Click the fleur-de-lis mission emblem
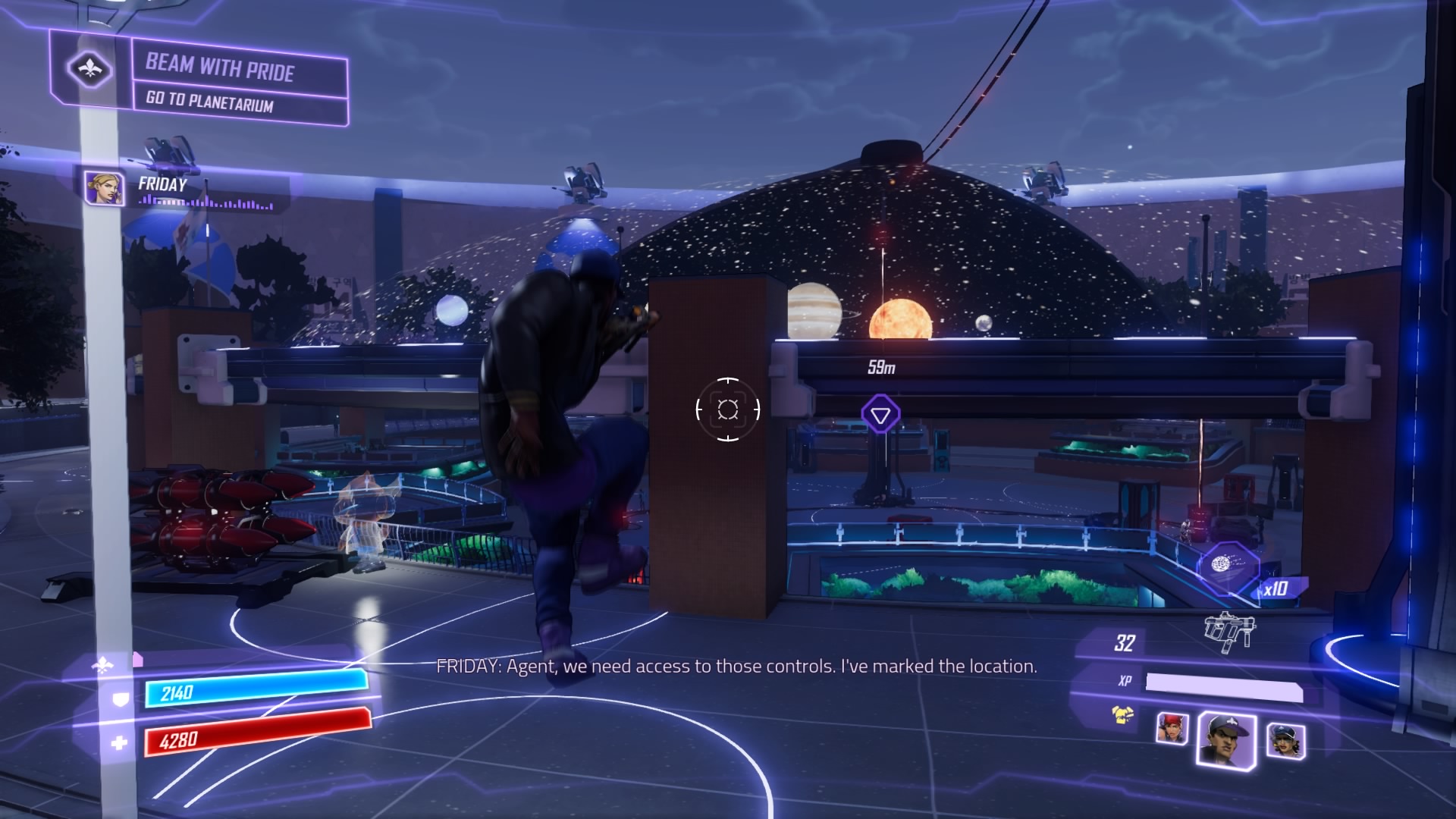Viewport: 1456px width, 819px height. coord(90,70)
